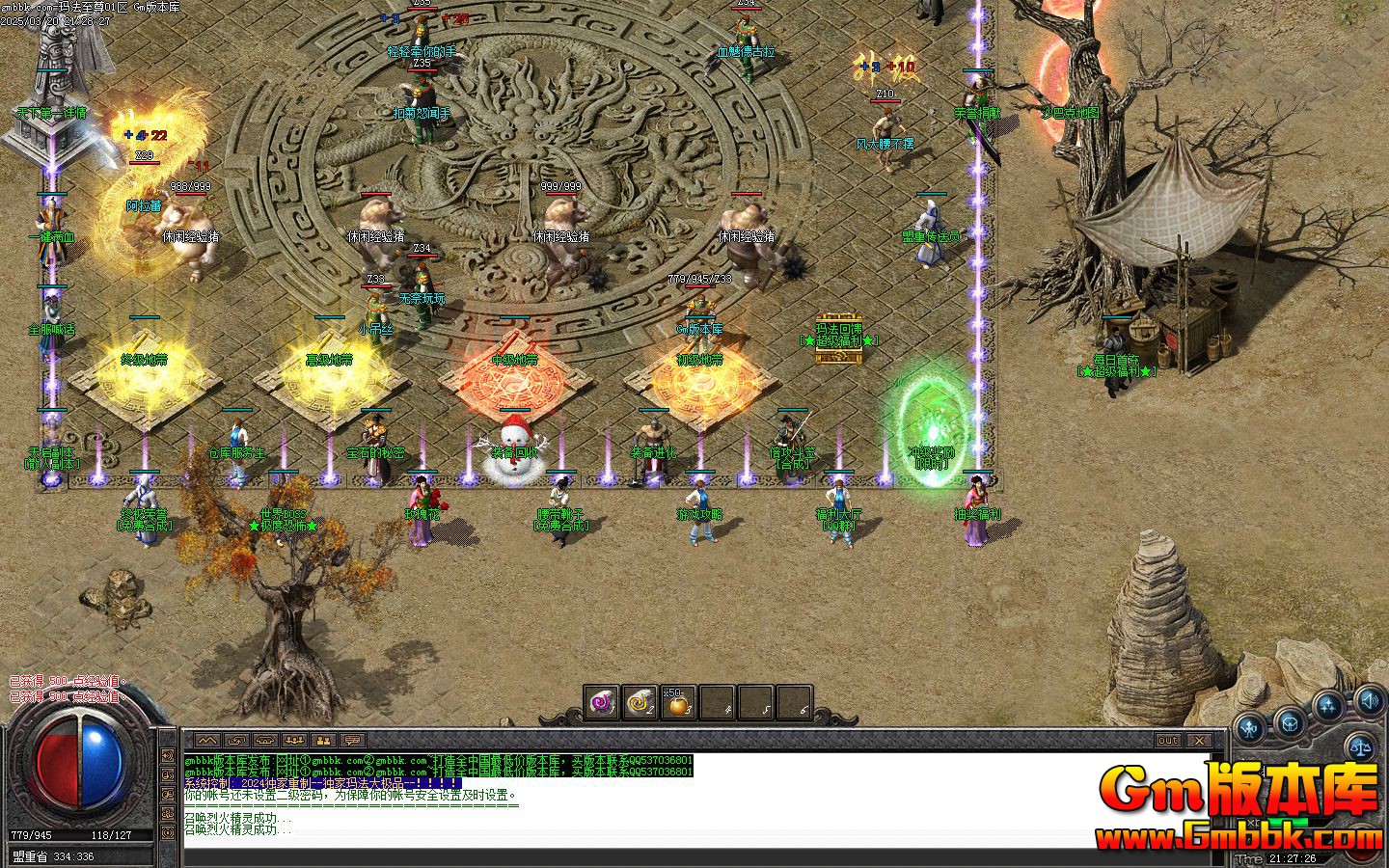Click the speech bubble chat toolbar button

tap(353, 740)
